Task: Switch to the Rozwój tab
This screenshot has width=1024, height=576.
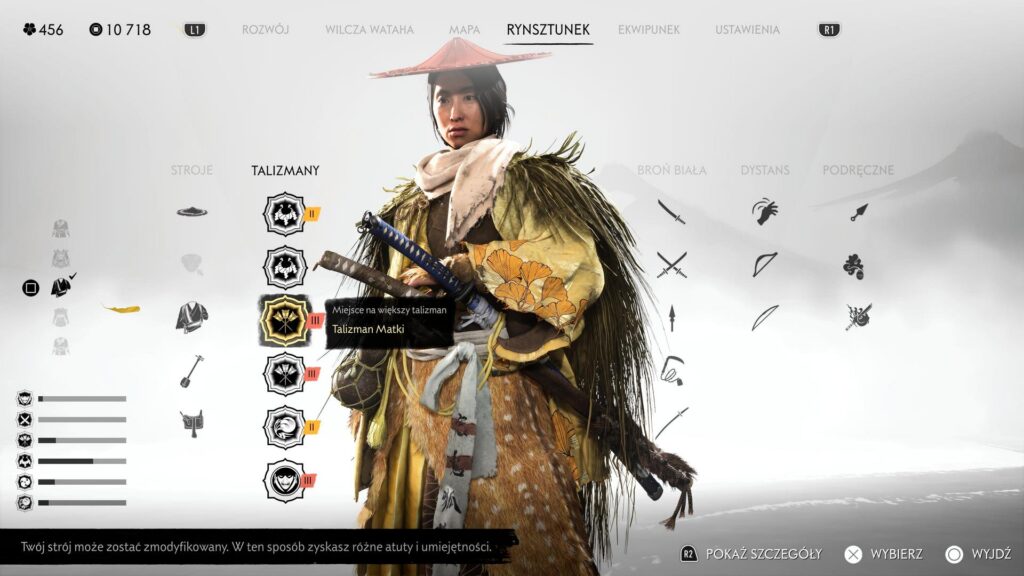Action: (x=265, y=30)
